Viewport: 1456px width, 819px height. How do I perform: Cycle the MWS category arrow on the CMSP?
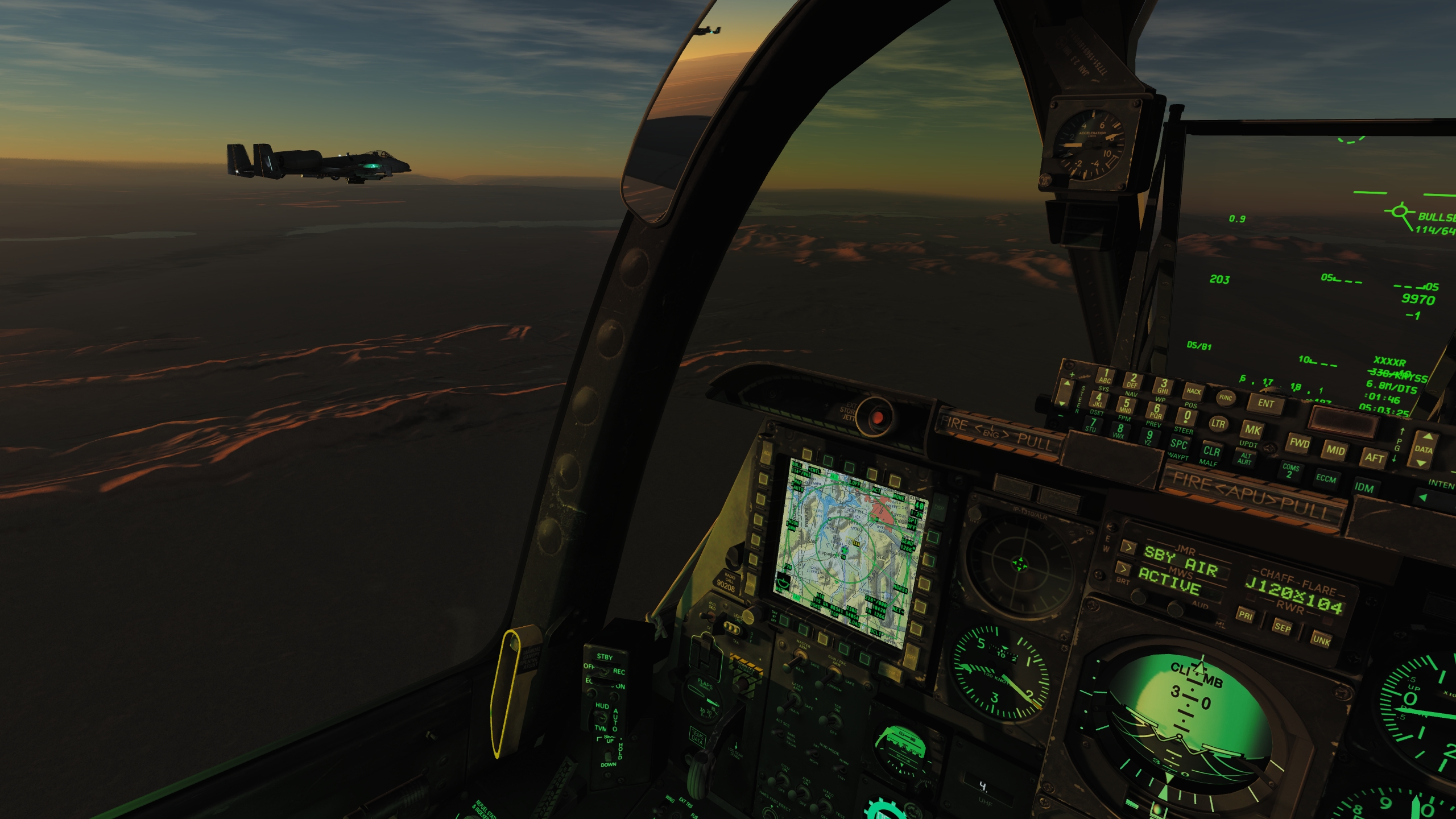click(x=1124, y=568)
